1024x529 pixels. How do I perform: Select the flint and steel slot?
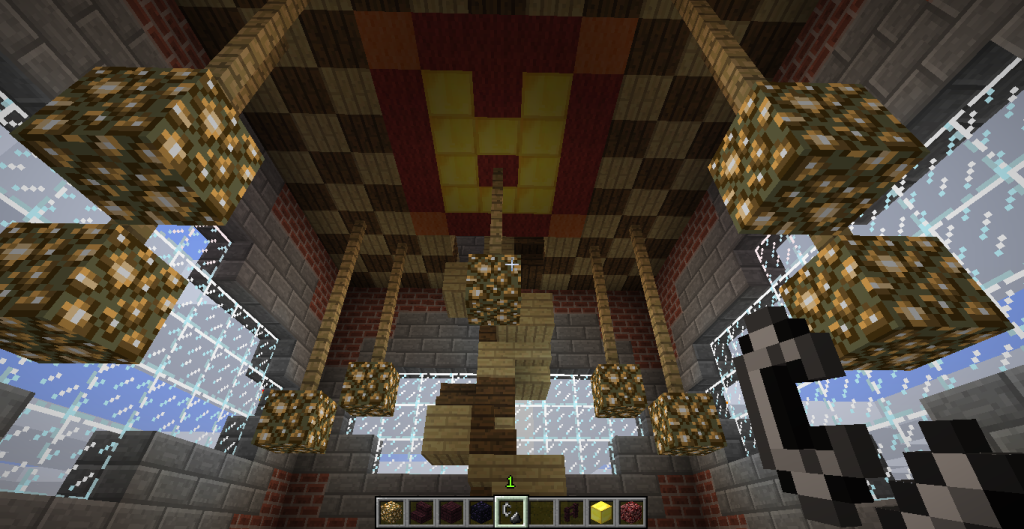click(511, 512)
